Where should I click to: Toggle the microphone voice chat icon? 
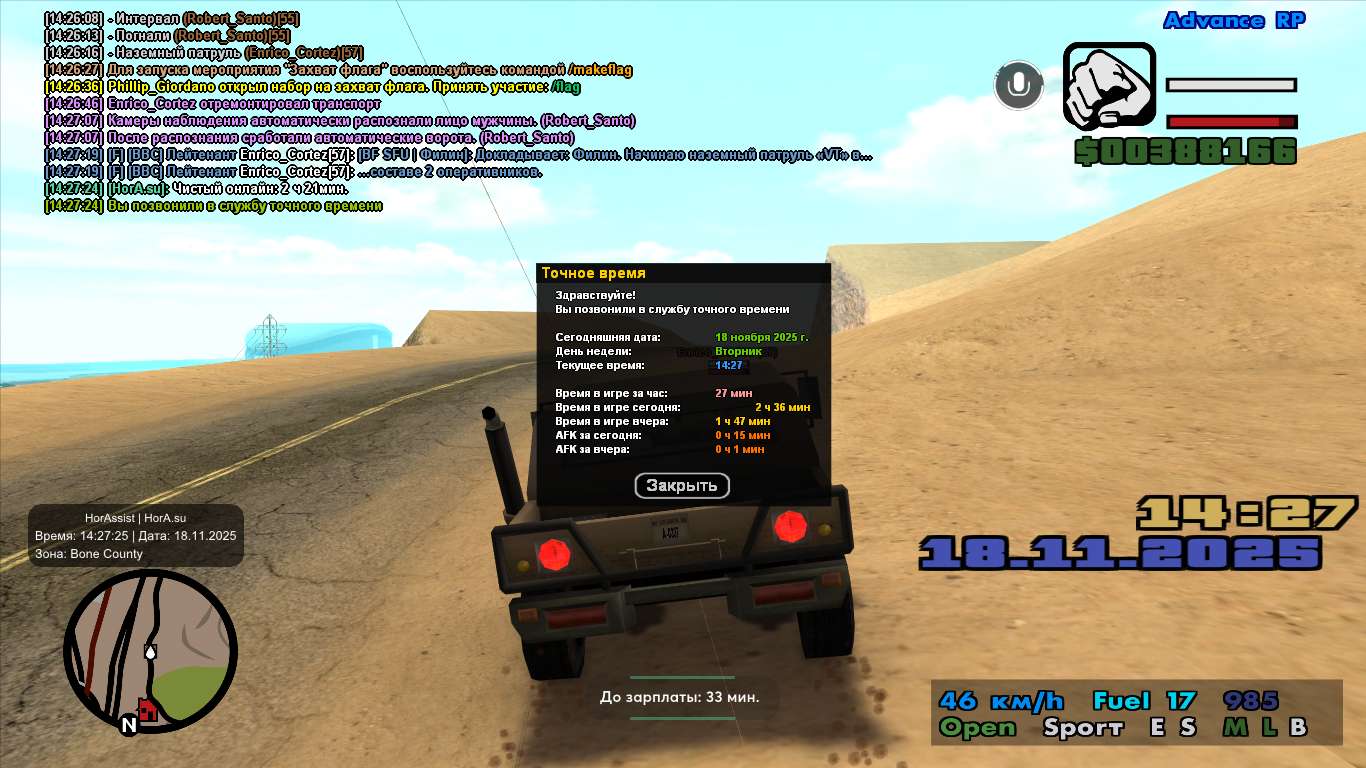1018,85
